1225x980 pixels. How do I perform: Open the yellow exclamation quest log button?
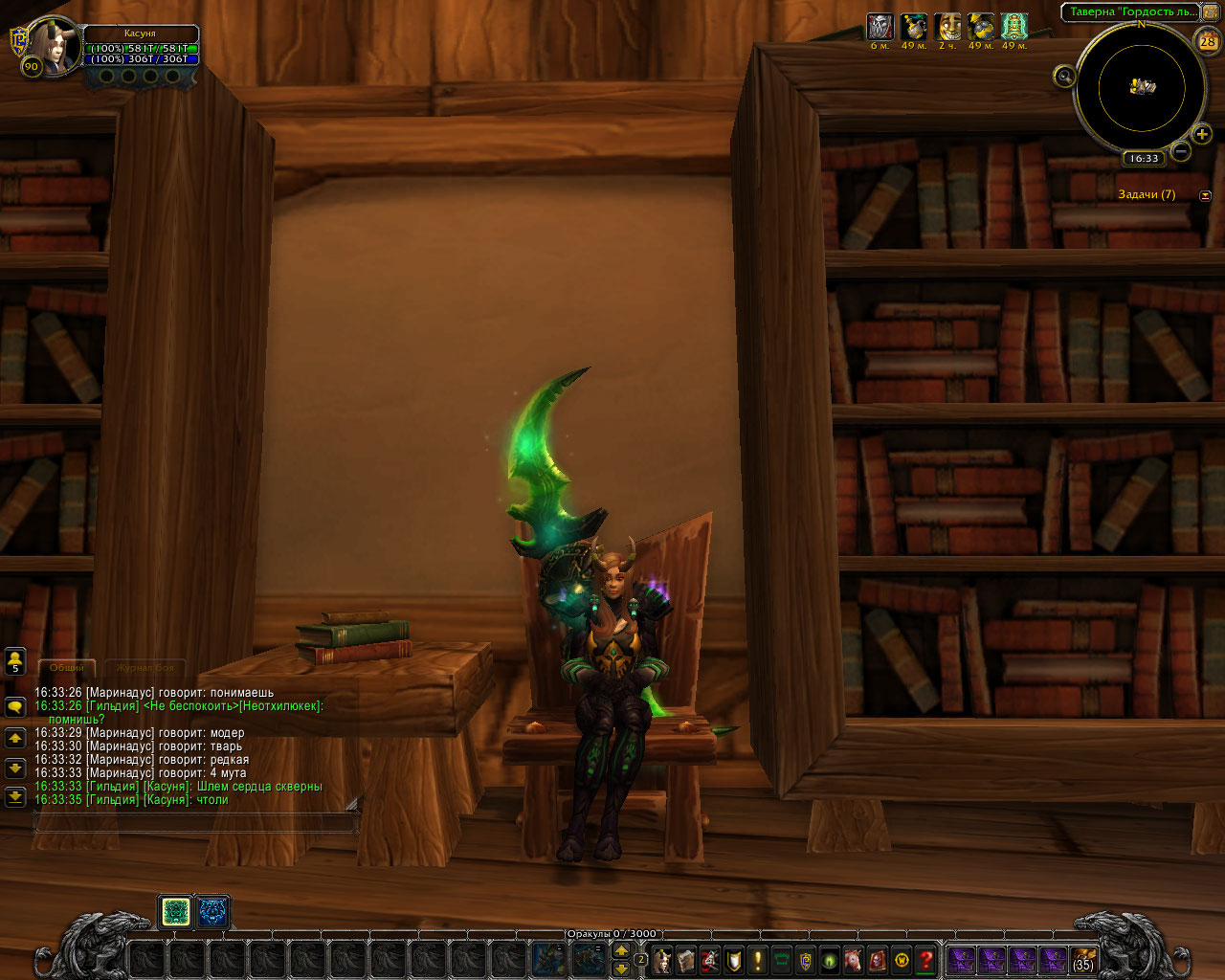[x=758, y=960]
